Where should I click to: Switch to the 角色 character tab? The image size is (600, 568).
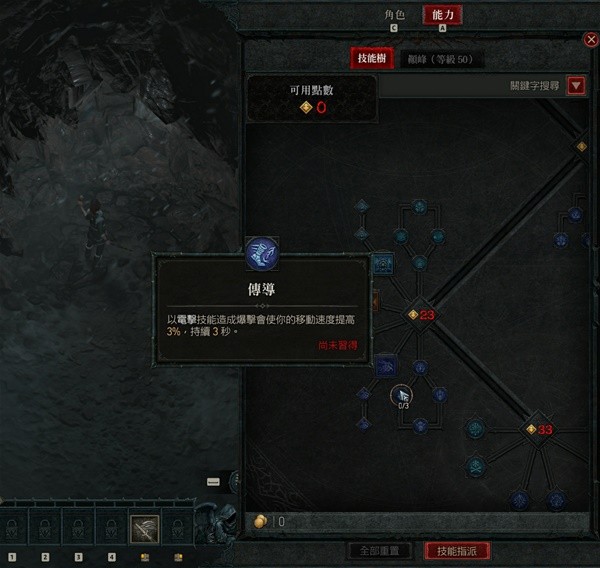pos(396,15)
